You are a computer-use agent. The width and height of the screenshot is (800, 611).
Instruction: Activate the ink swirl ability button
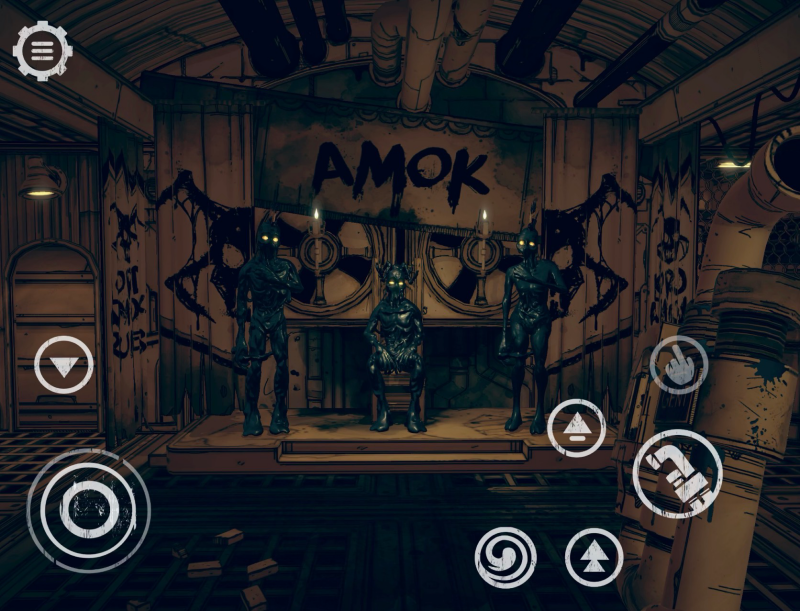(505, 557)
